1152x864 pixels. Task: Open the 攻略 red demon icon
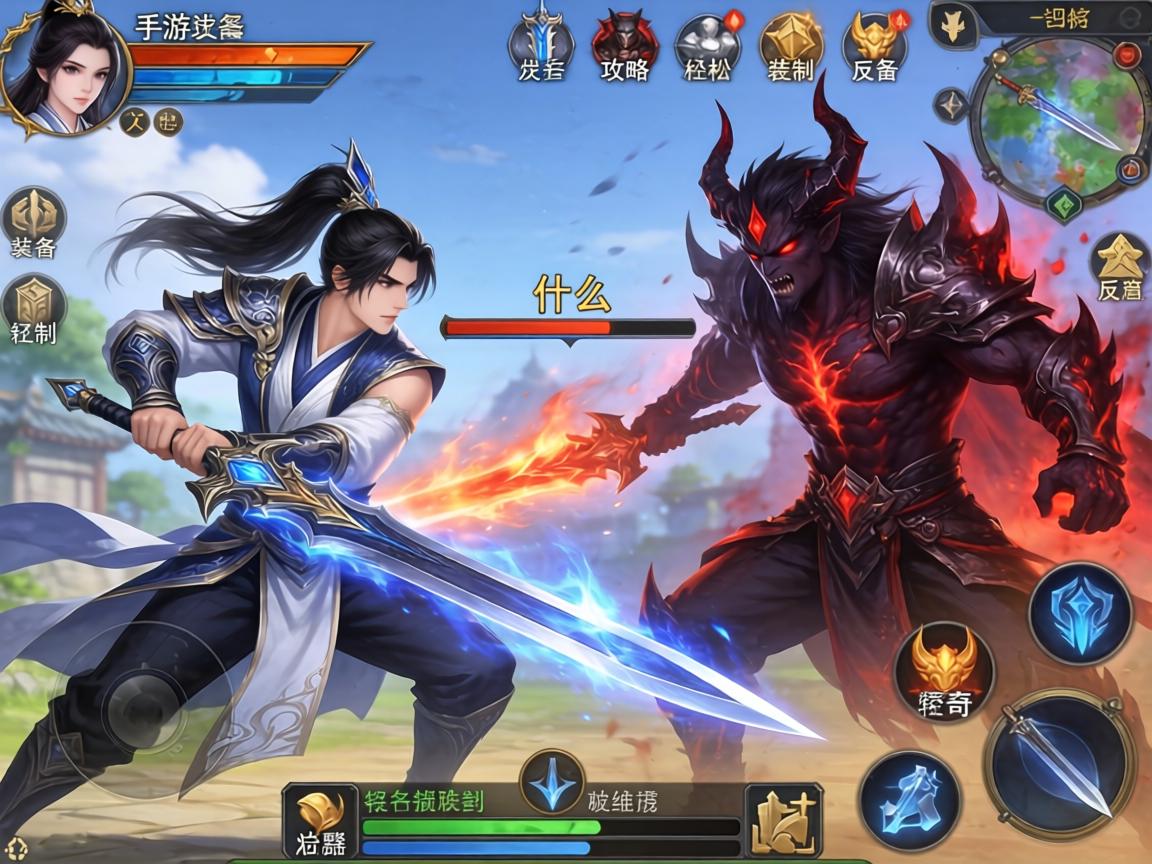[625, 44]
